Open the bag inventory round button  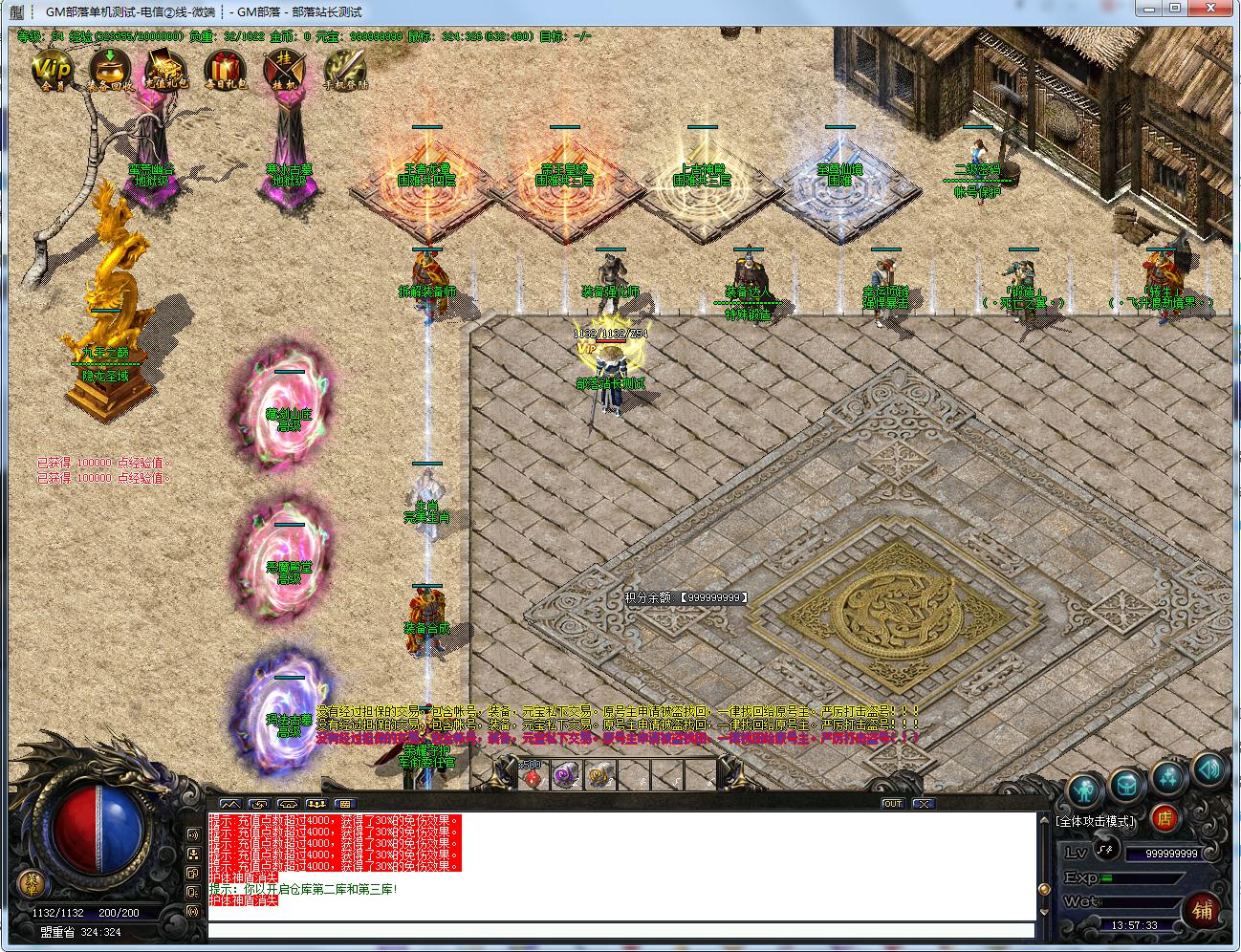[x=1126, y=785]
